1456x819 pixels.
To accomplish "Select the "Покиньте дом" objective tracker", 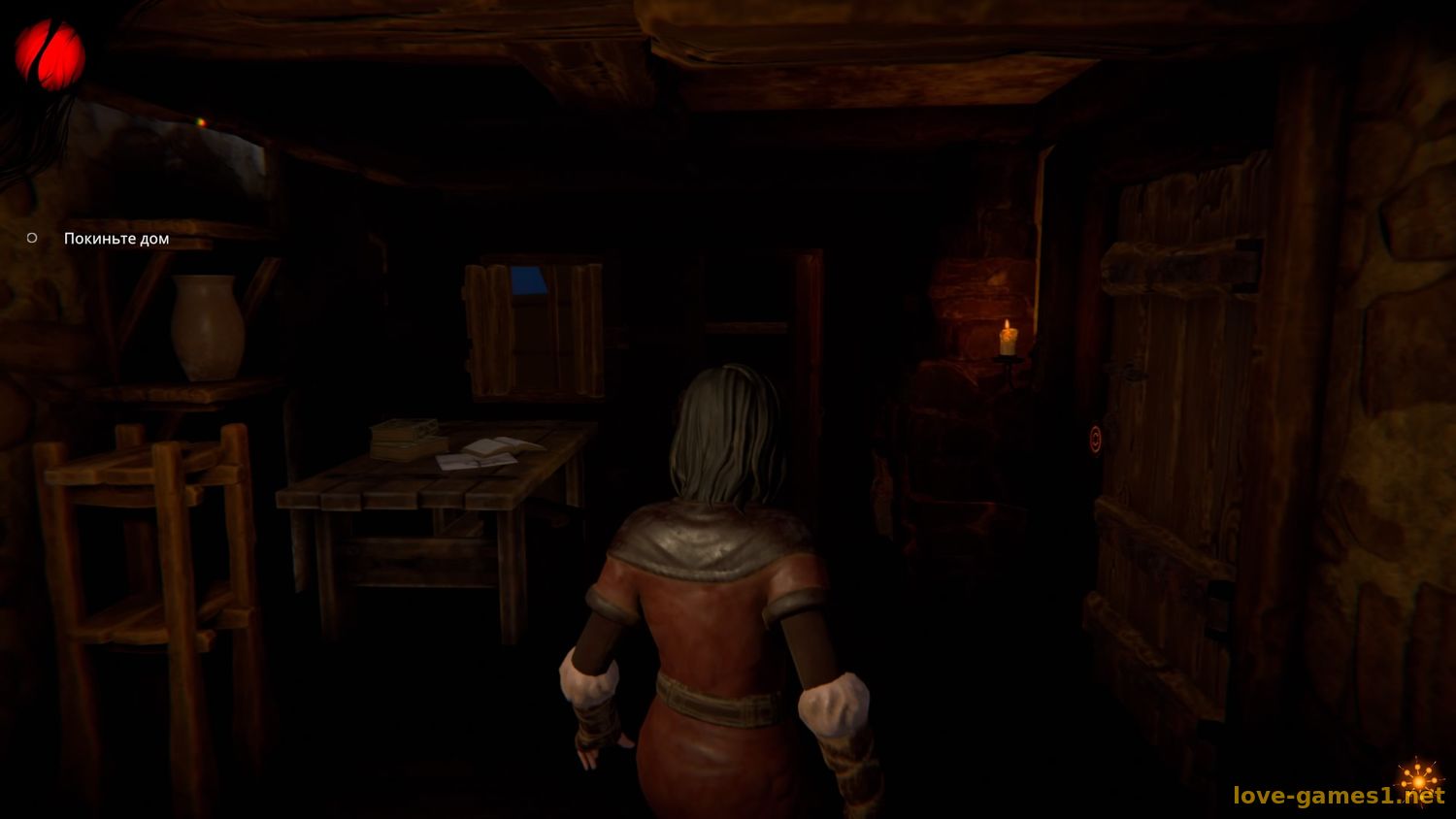I will [116, 239].
